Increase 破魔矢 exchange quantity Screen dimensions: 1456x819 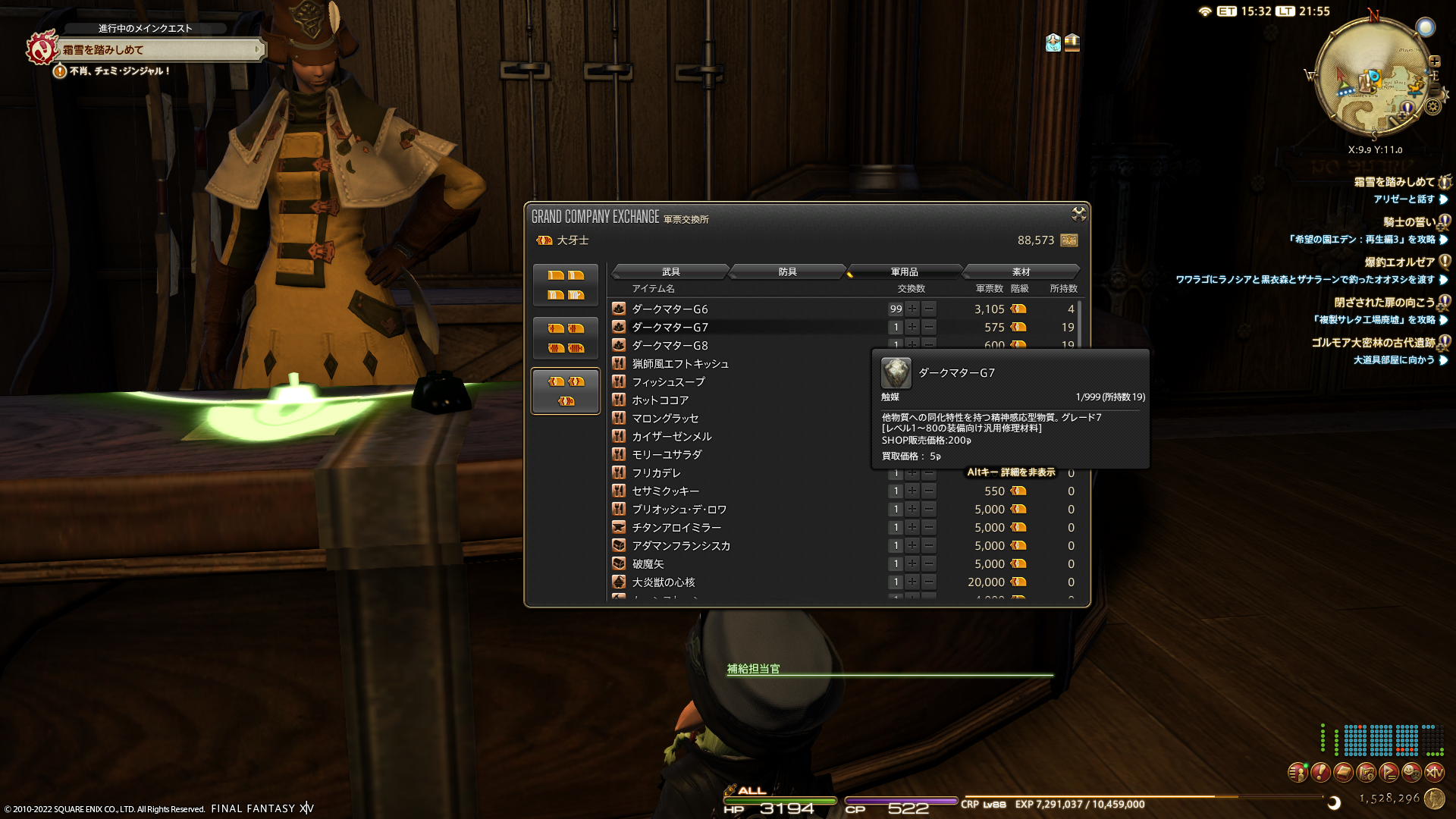click(x=912, y=564)
